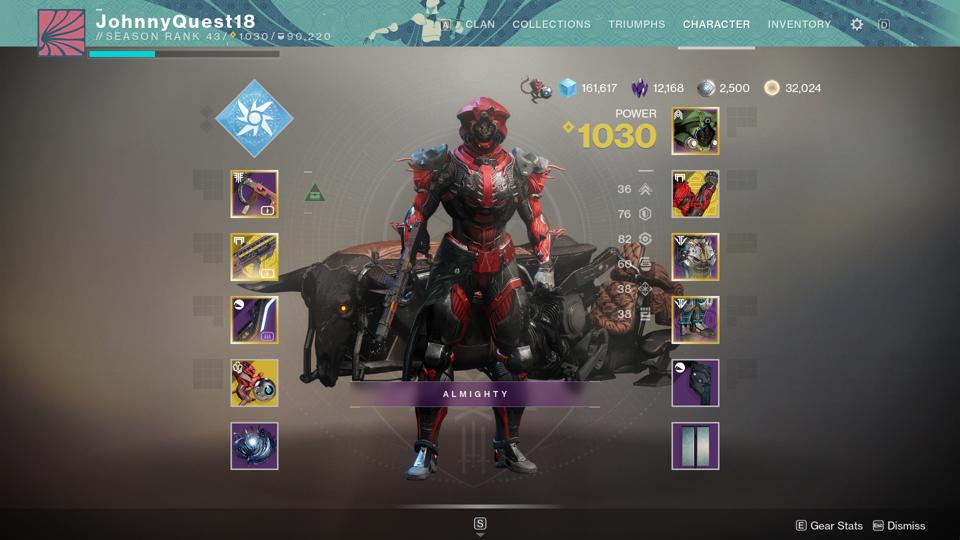The image size is (960, 540).
Task: Select the equipped bow weapon slot
Action: 254,194
